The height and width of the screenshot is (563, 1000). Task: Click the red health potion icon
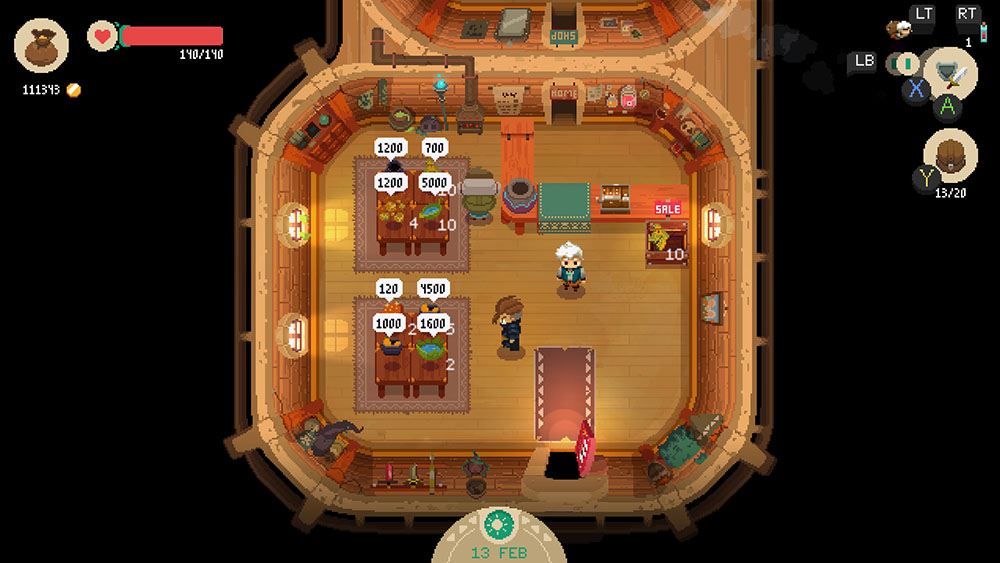981,31
